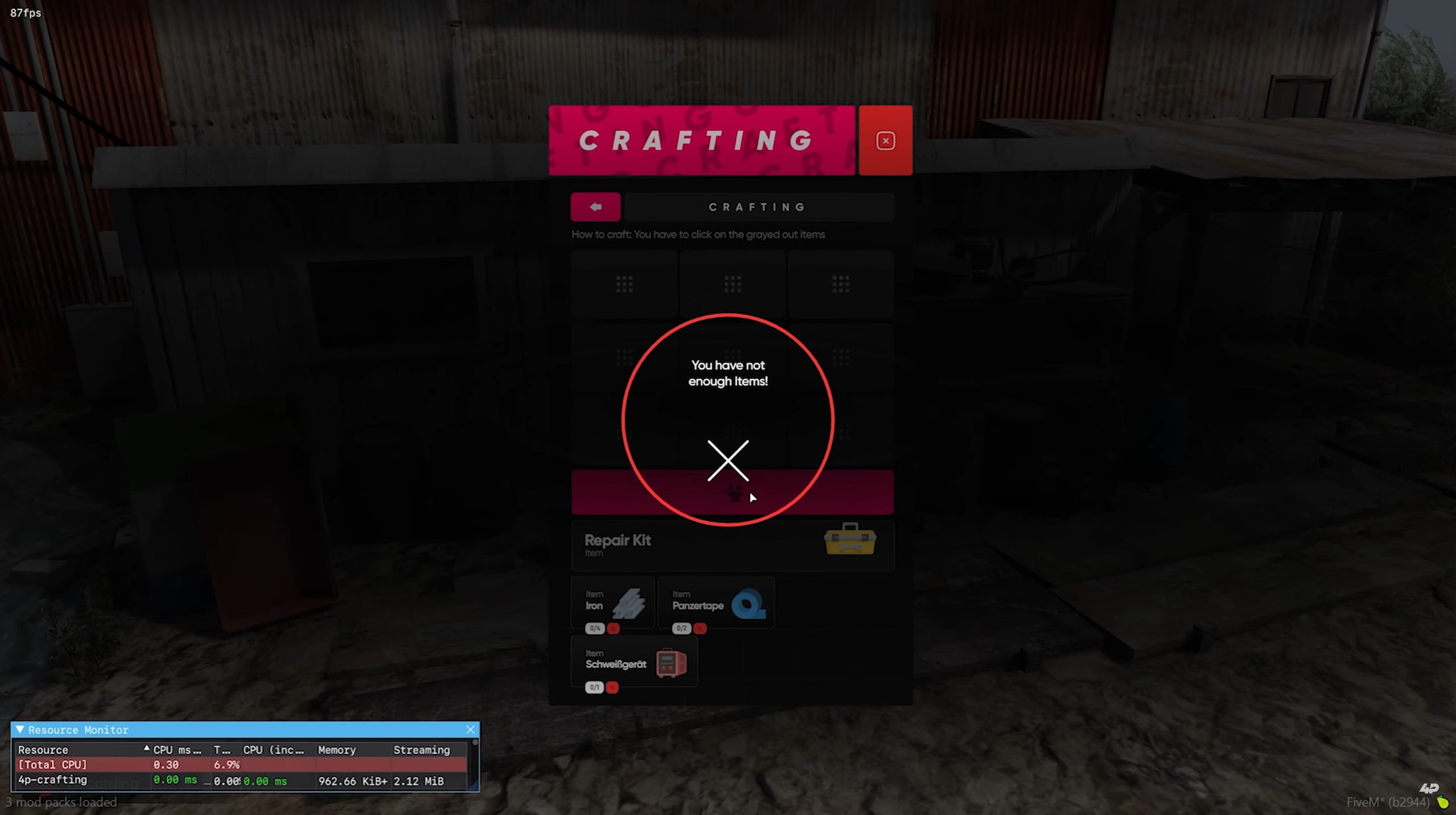Switch to the CRAFTING tab
1456x815 pixels.
coord(757,207)
